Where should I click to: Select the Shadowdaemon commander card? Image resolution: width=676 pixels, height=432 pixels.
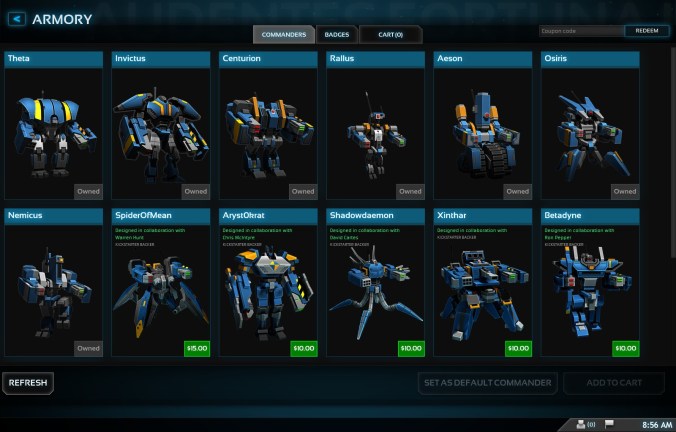[375, 283]
